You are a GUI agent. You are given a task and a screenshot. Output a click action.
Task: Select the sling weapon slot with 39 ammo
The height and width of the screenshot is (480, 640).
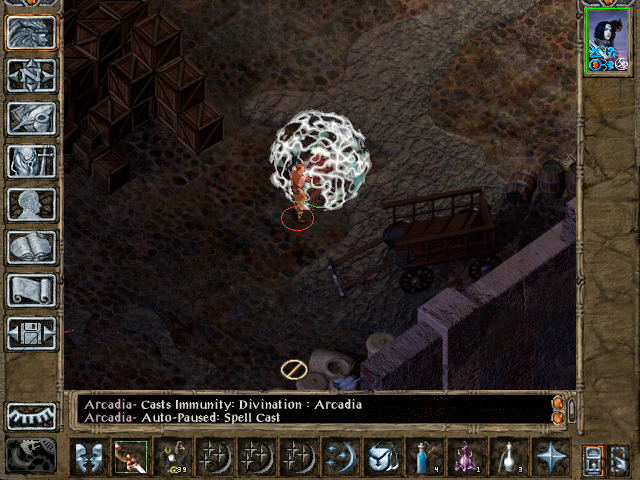173,458
